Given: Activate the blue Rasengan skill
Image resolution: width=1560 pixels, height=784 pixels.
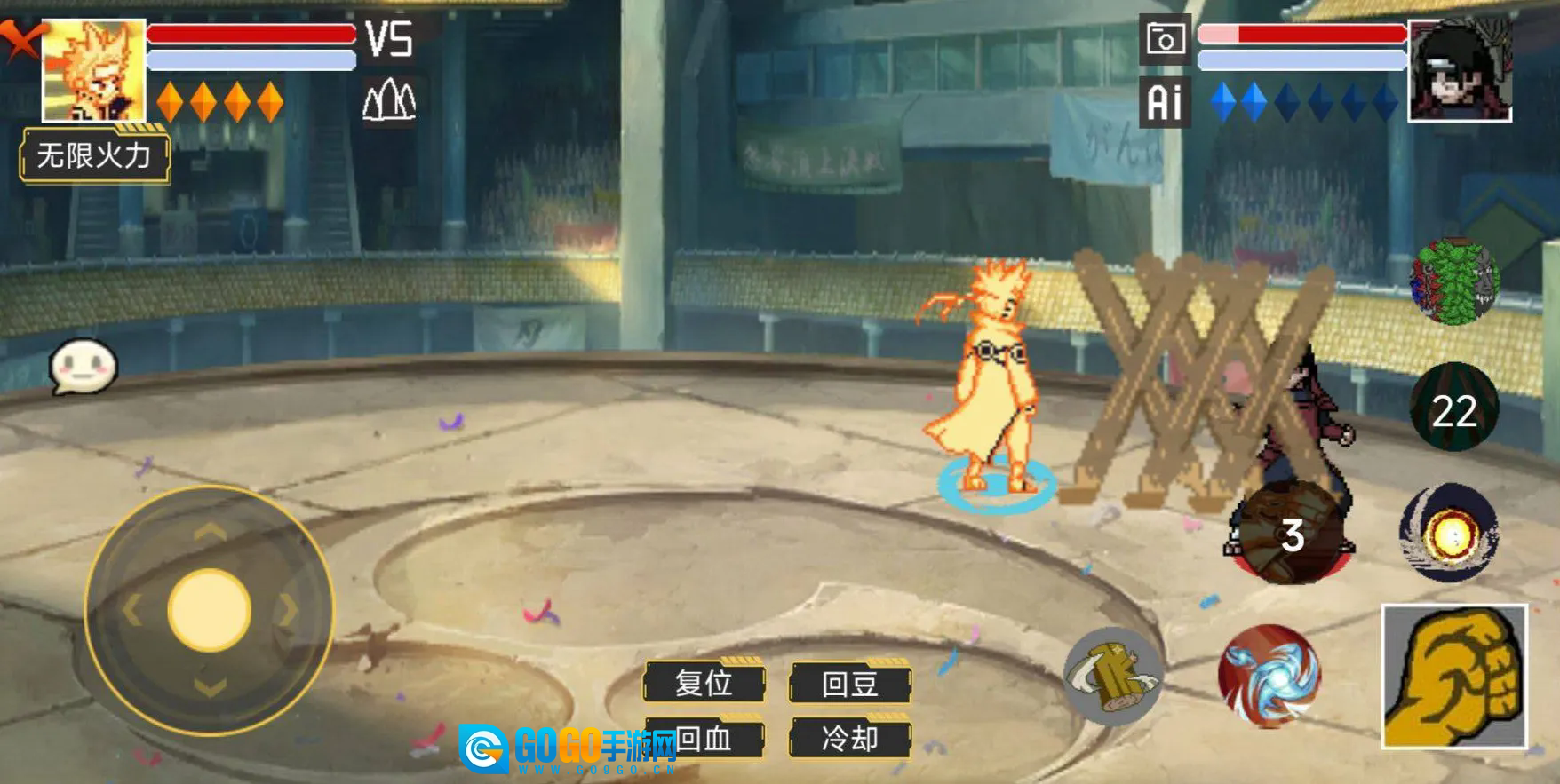Looking at the screenshot, I should coord(1269,675).
